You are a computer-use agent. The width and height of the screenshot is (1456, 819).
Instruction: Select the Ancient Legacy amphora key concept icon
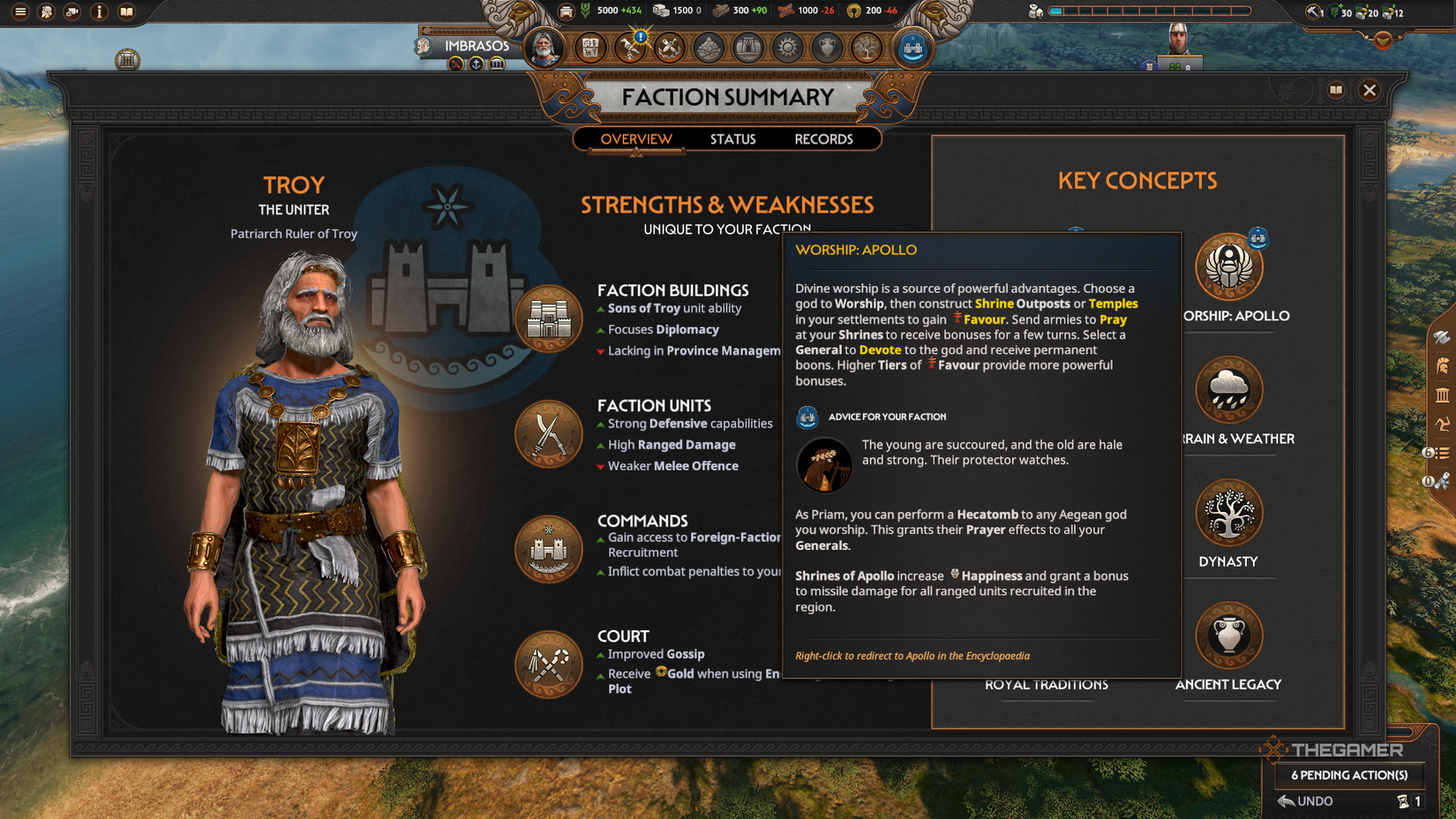point(1229,634)
